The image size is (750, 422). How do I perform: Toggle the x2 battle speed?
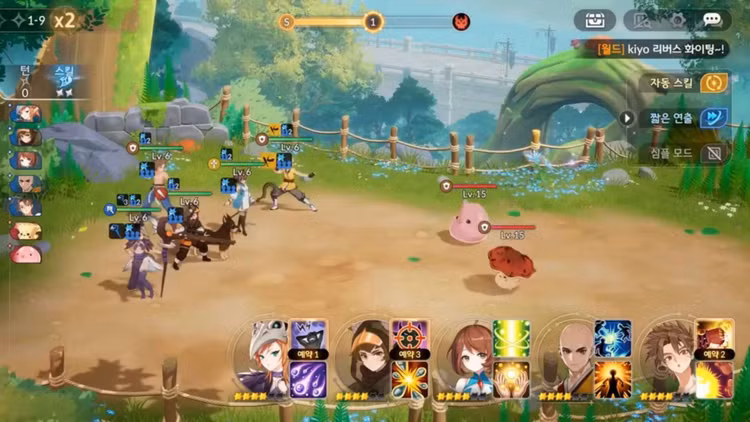click(65, 20)
